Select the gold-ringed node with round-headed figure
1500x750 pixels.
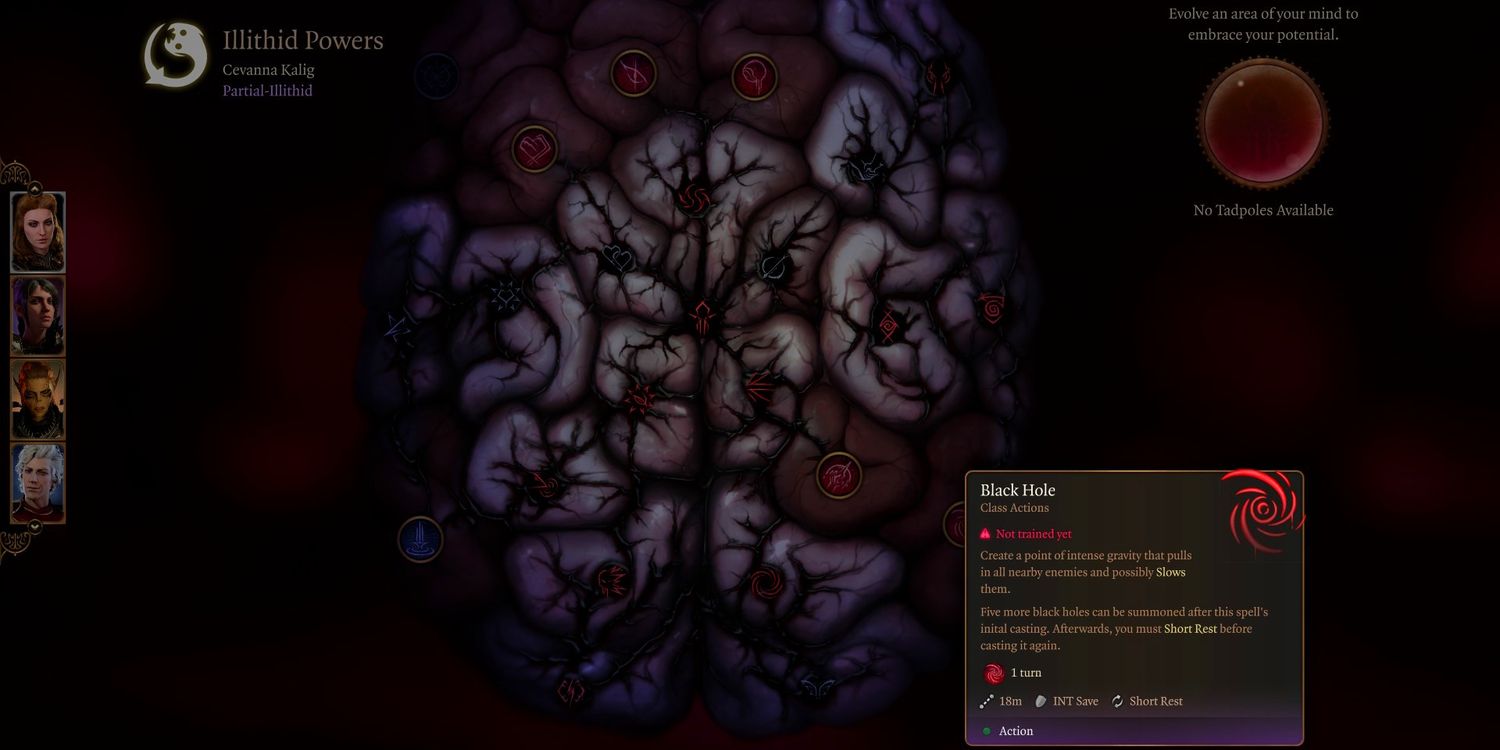pyautogui.click(x=754, y=77)
